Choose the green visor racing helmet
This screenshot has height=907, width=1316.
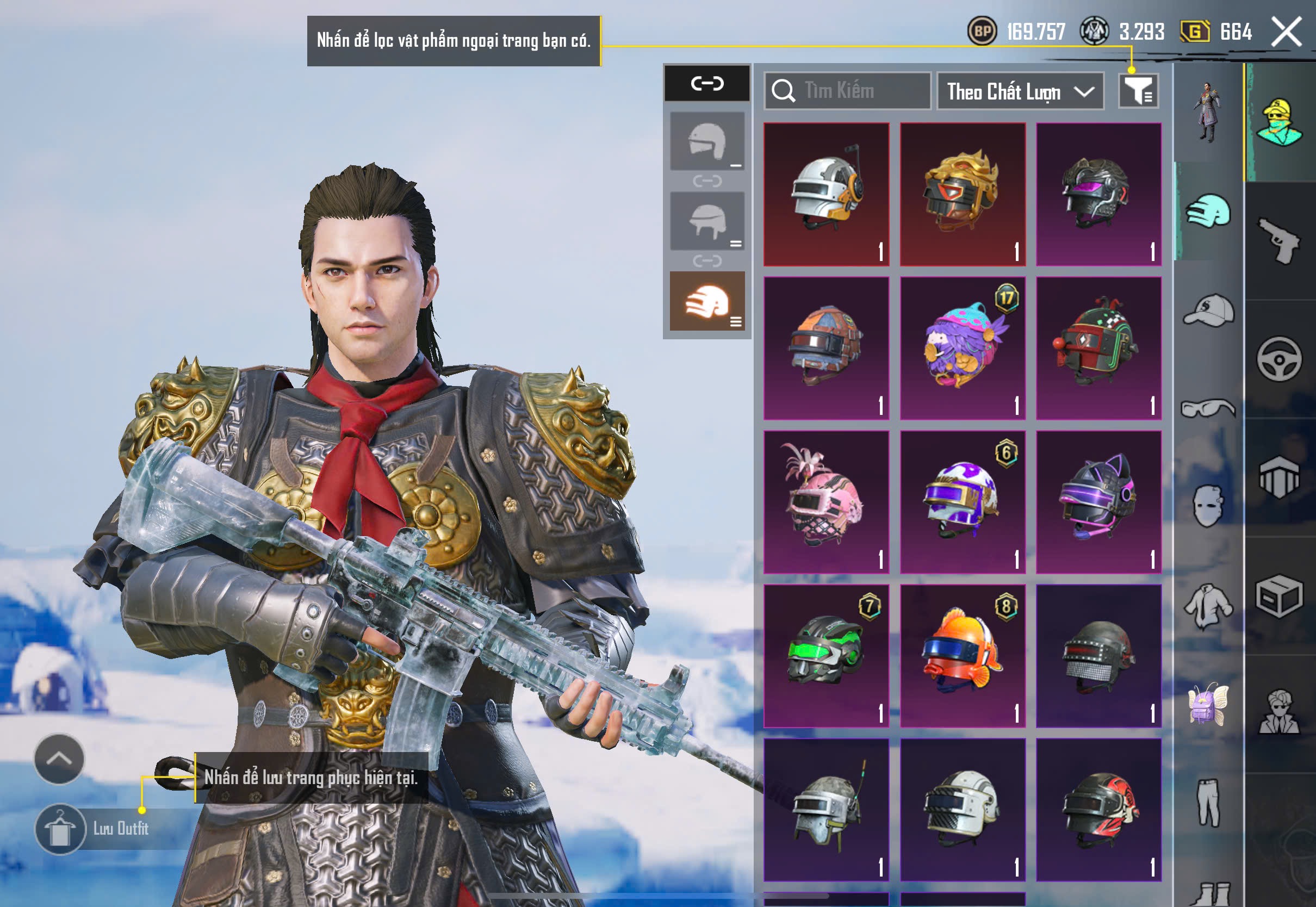click(826, 656)
